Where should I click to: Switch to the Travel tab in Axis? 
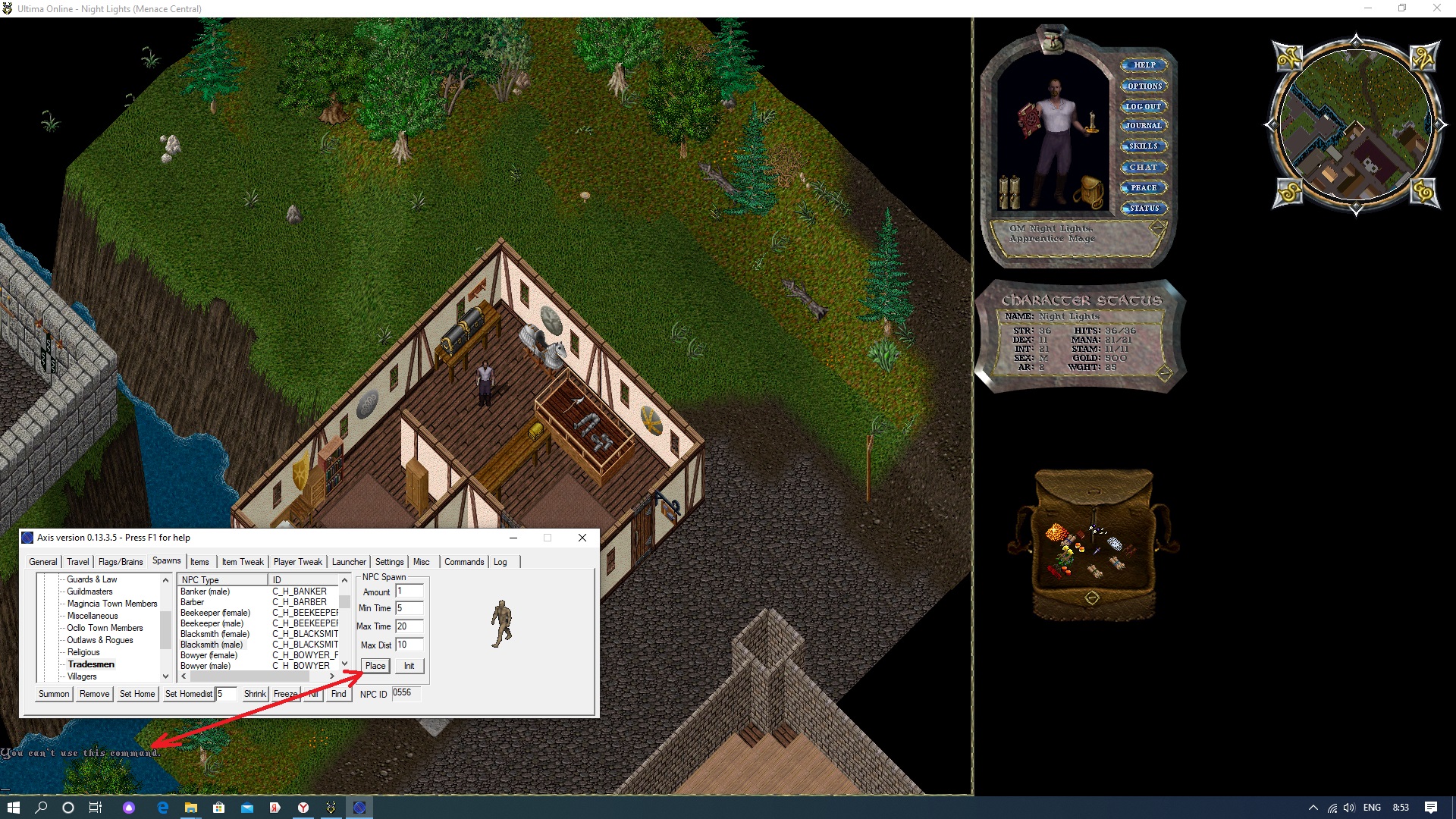coord(78,562)
